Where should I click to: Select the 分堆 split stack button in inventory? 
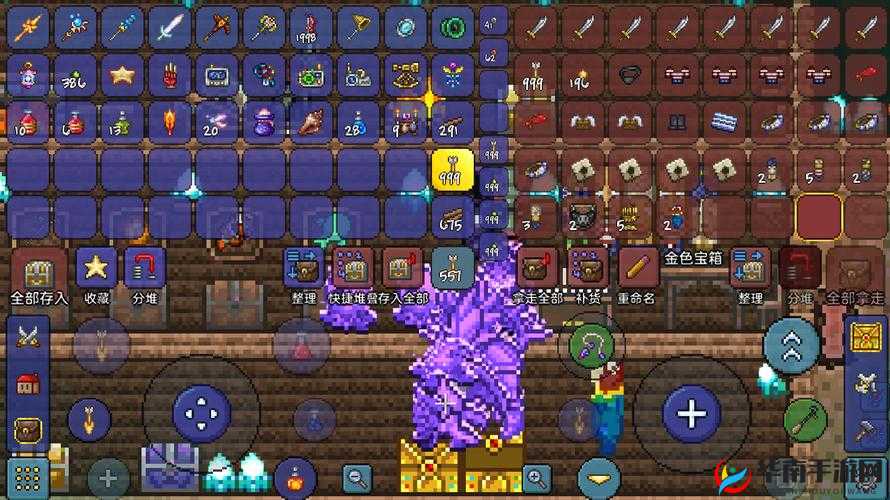click(144, 268)
